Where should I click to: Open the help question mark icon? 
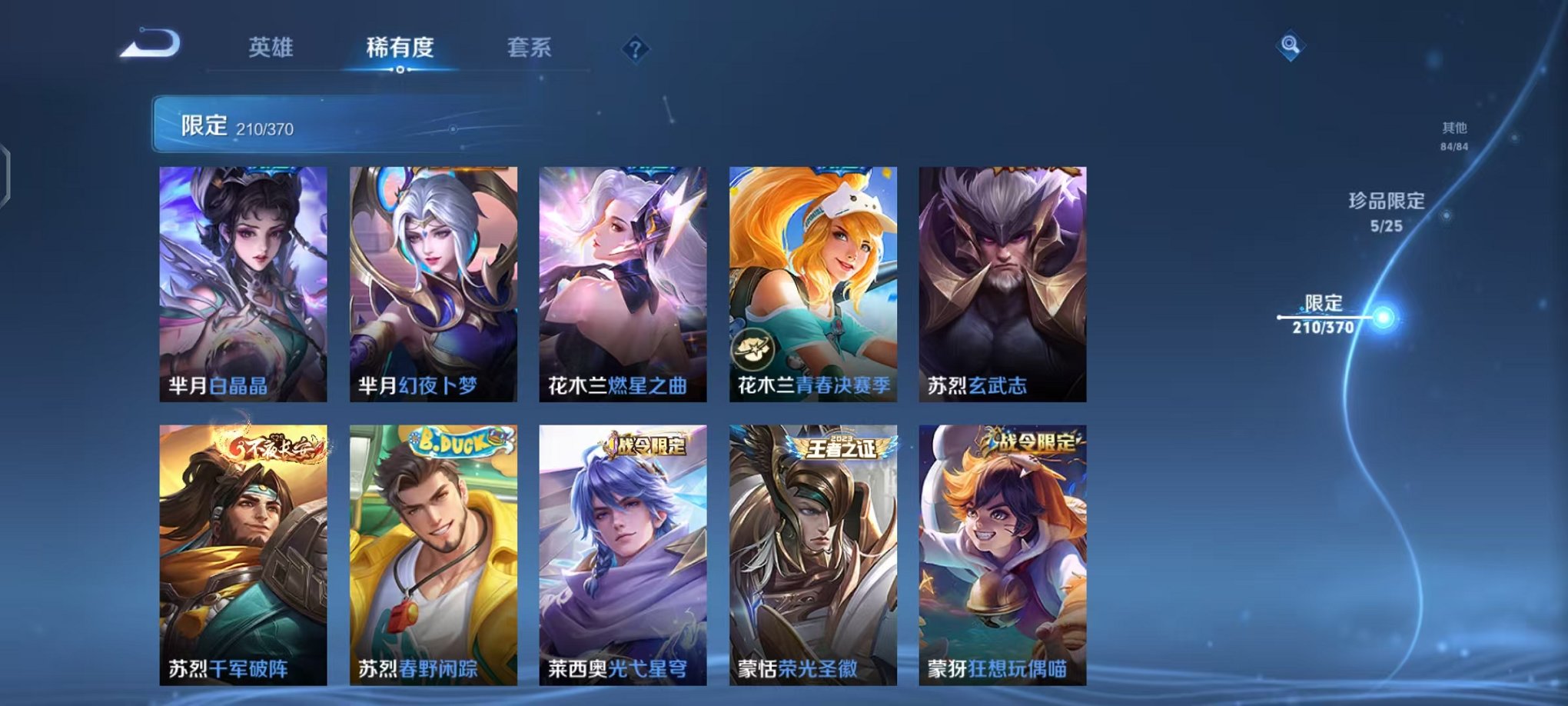[x=635, y=49]
